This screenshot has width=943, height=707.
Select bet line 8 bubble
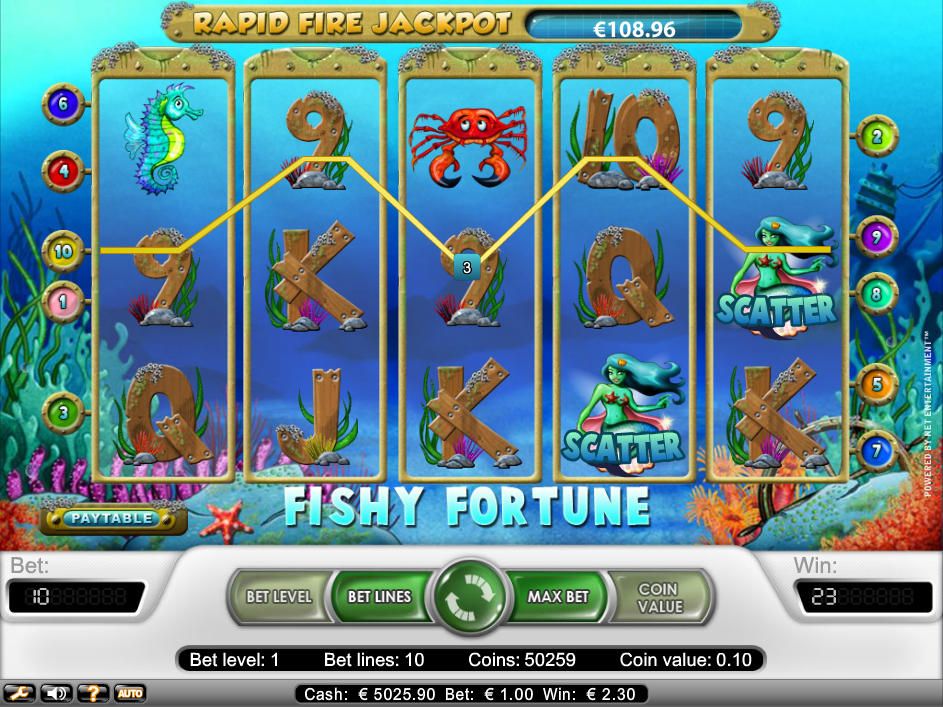click(x=877, y=295)
